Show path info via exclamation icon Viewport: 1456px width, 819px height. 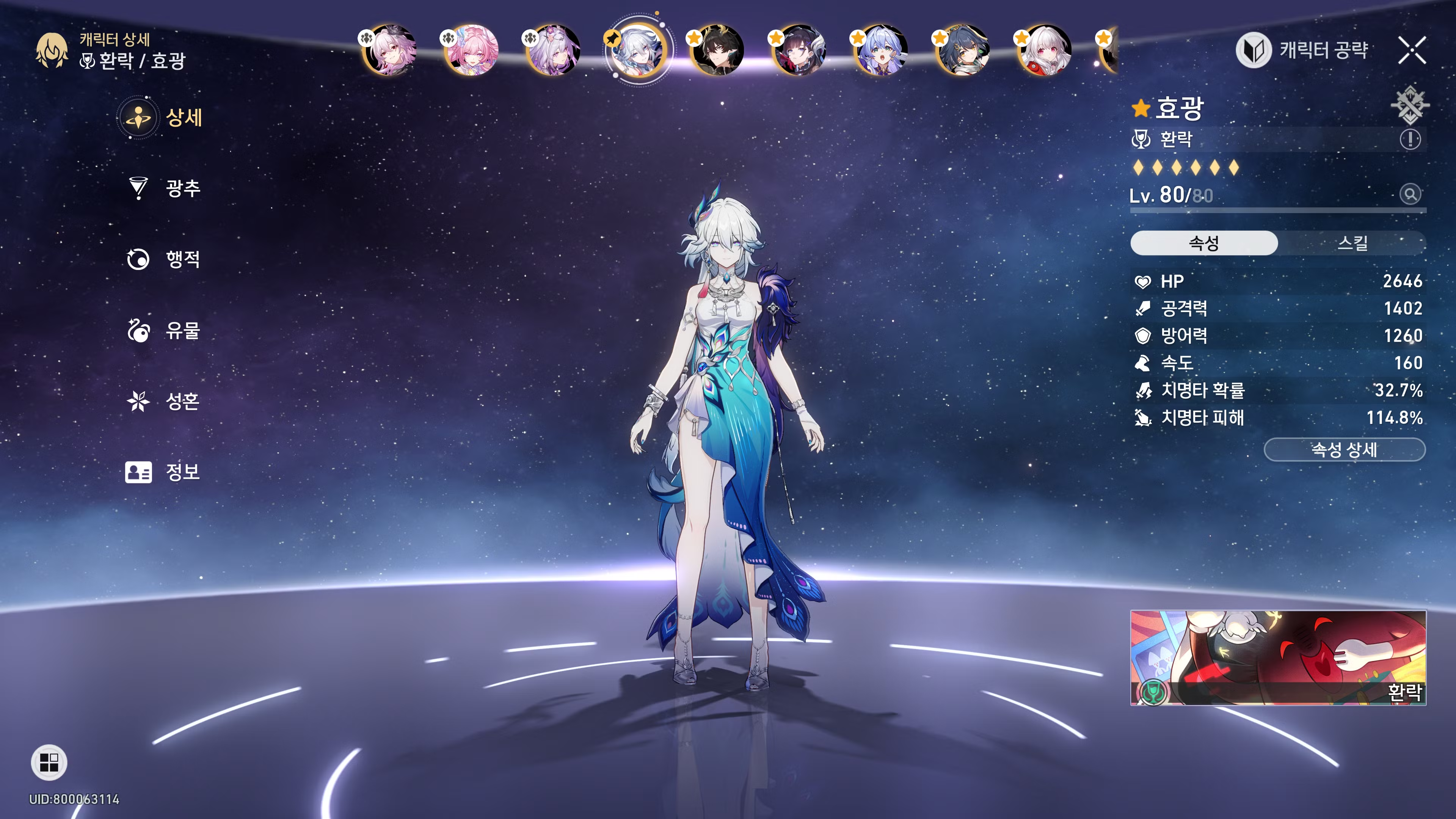point(1410,139)
